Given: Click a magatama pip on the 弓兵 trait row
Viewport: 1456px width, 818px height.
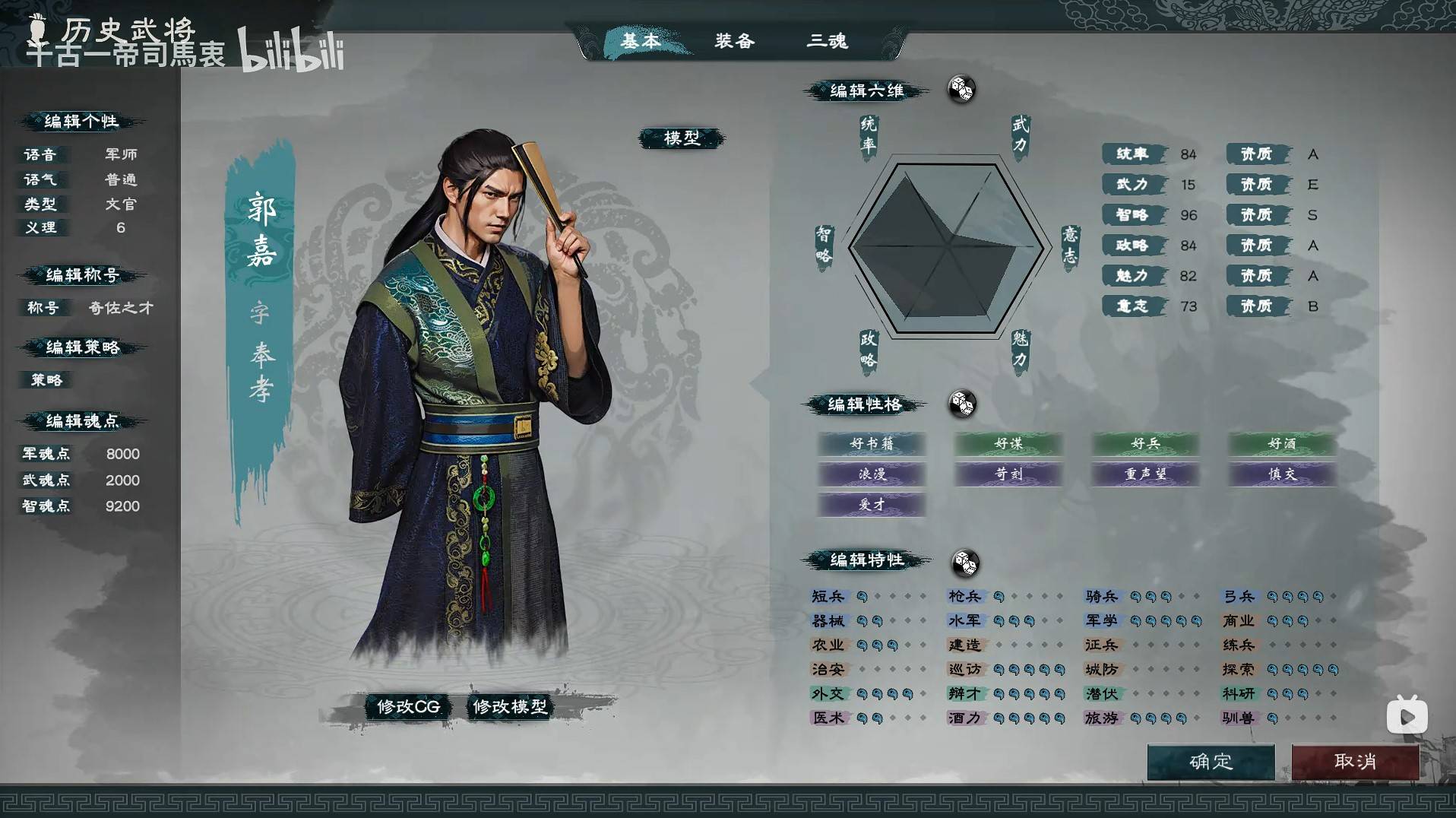Looking at the screenshot, I should 1271,597.
